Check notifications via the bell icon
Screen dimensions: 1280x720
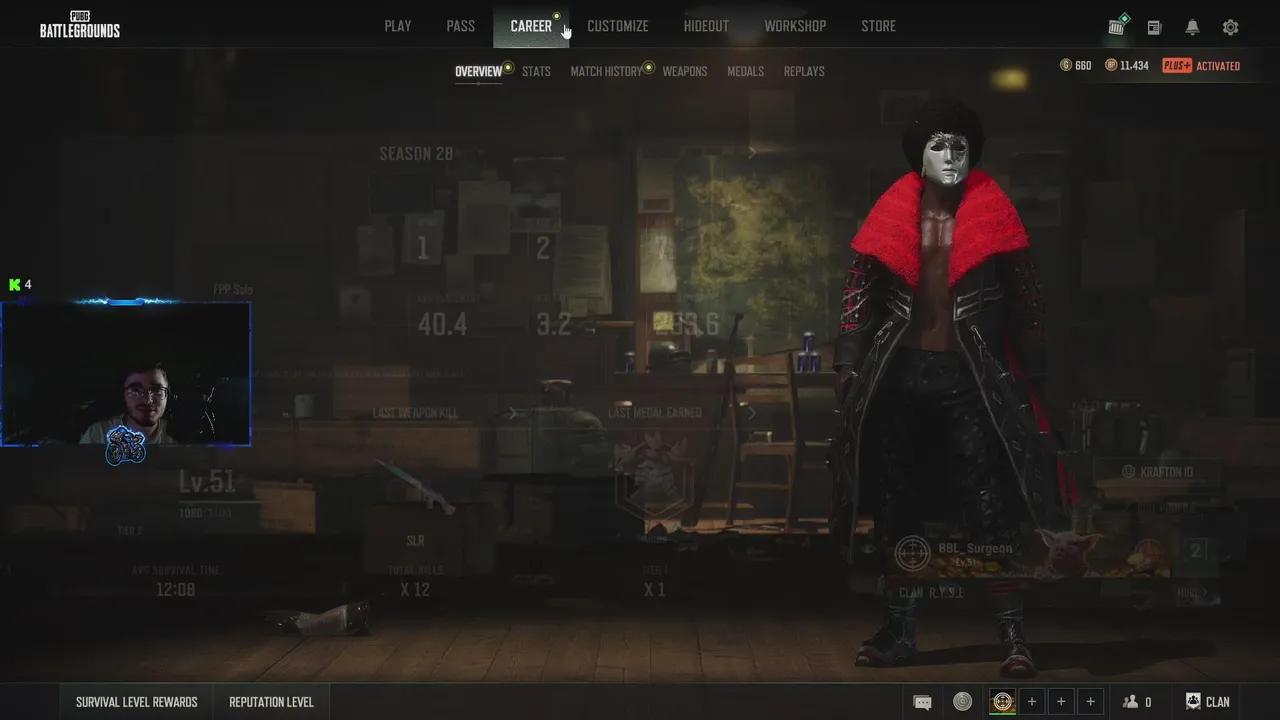click(1192, 27)
